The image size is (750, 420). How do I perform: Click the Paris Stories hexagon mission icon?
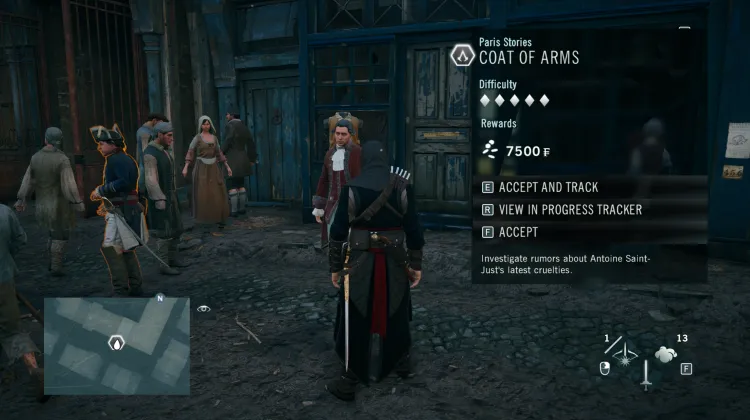click(461, 54)
